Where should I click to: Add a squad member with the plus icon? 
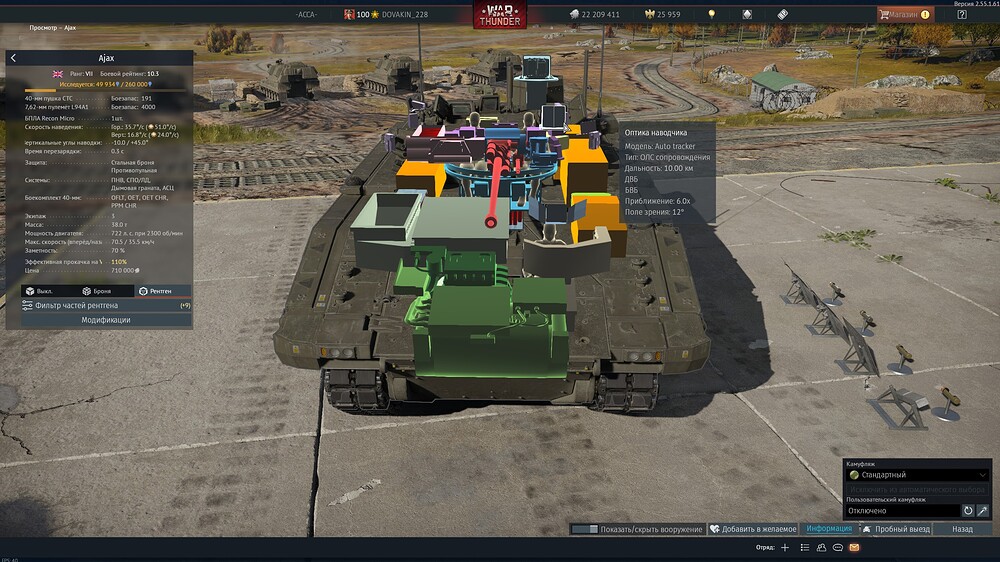tap(786, 548)
